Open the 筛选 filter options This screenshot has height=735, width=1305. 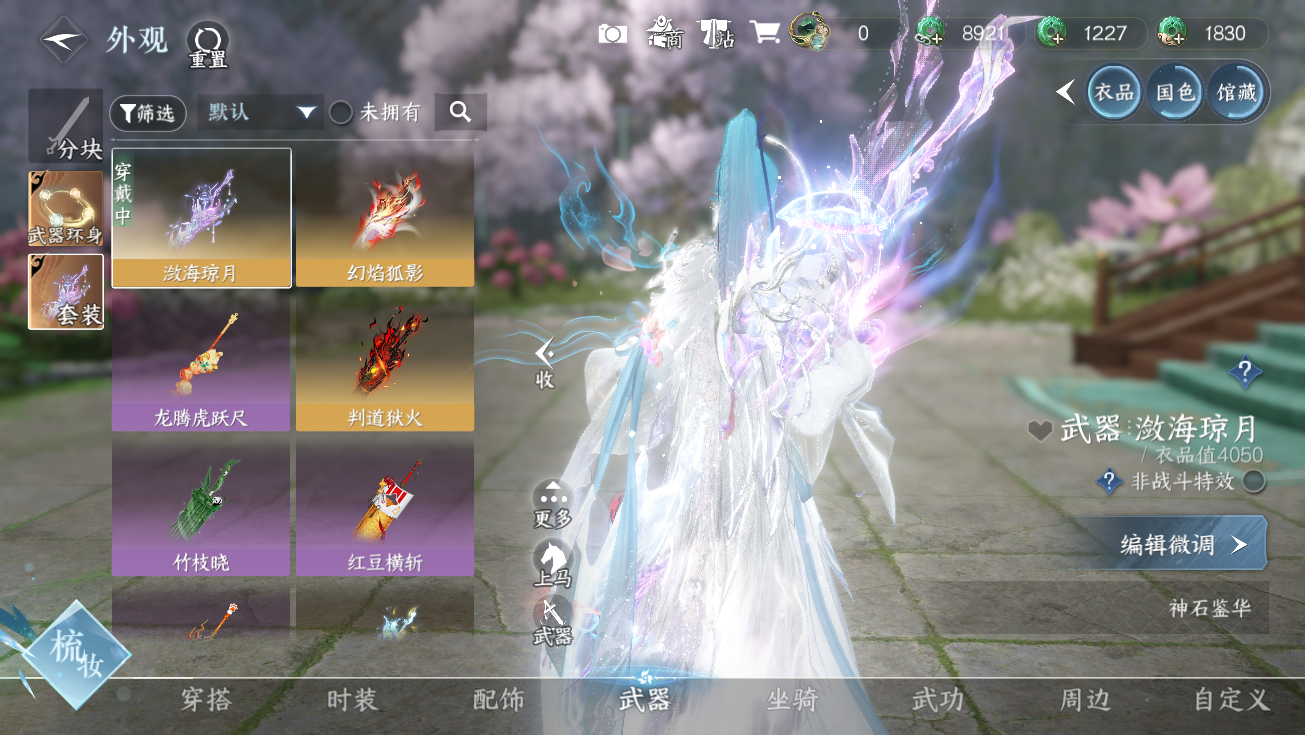click(x=148, y=113)
